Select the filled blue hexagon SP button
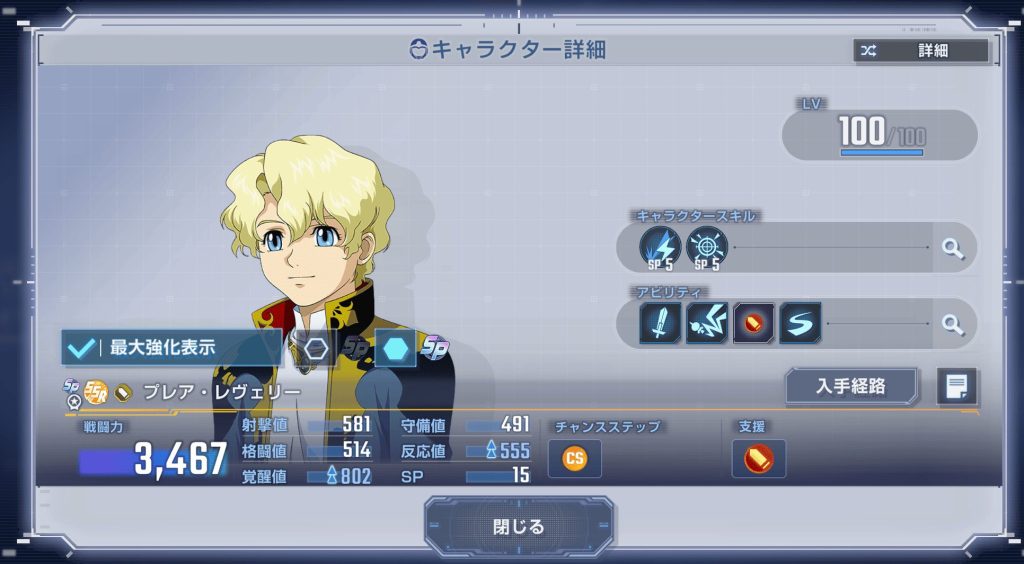Viewport: 1024px width, 564px height. pyautogui.click(x=395, y=348)
